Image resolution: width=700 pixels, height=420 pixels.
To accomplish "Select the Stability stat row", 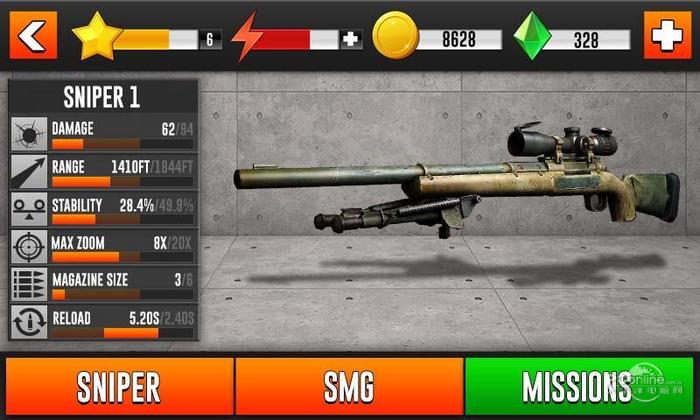I will pyautogui.click(x=104, y=210).
